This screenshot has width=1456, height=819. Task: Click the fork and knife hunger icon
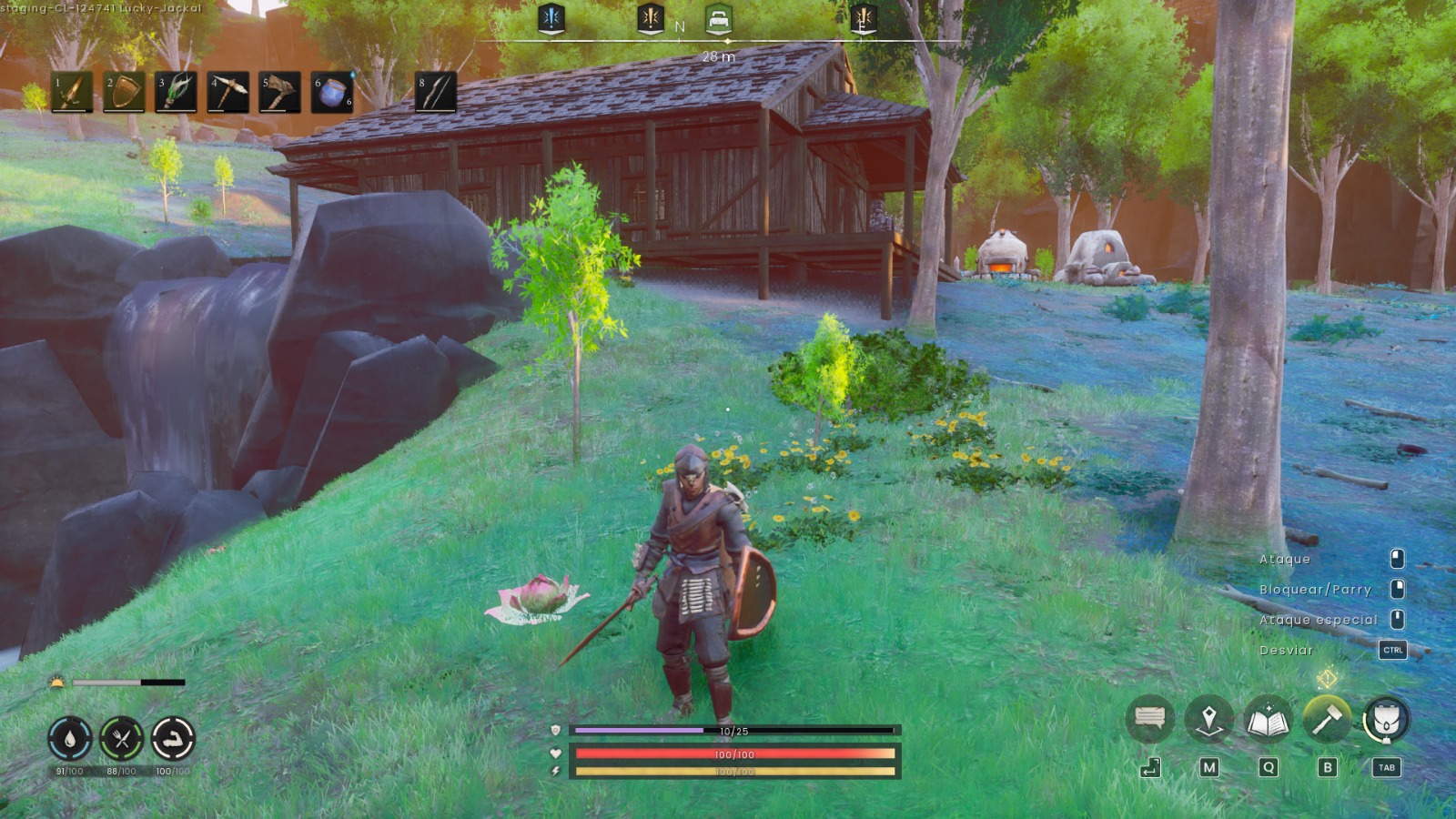click(121, 738)
